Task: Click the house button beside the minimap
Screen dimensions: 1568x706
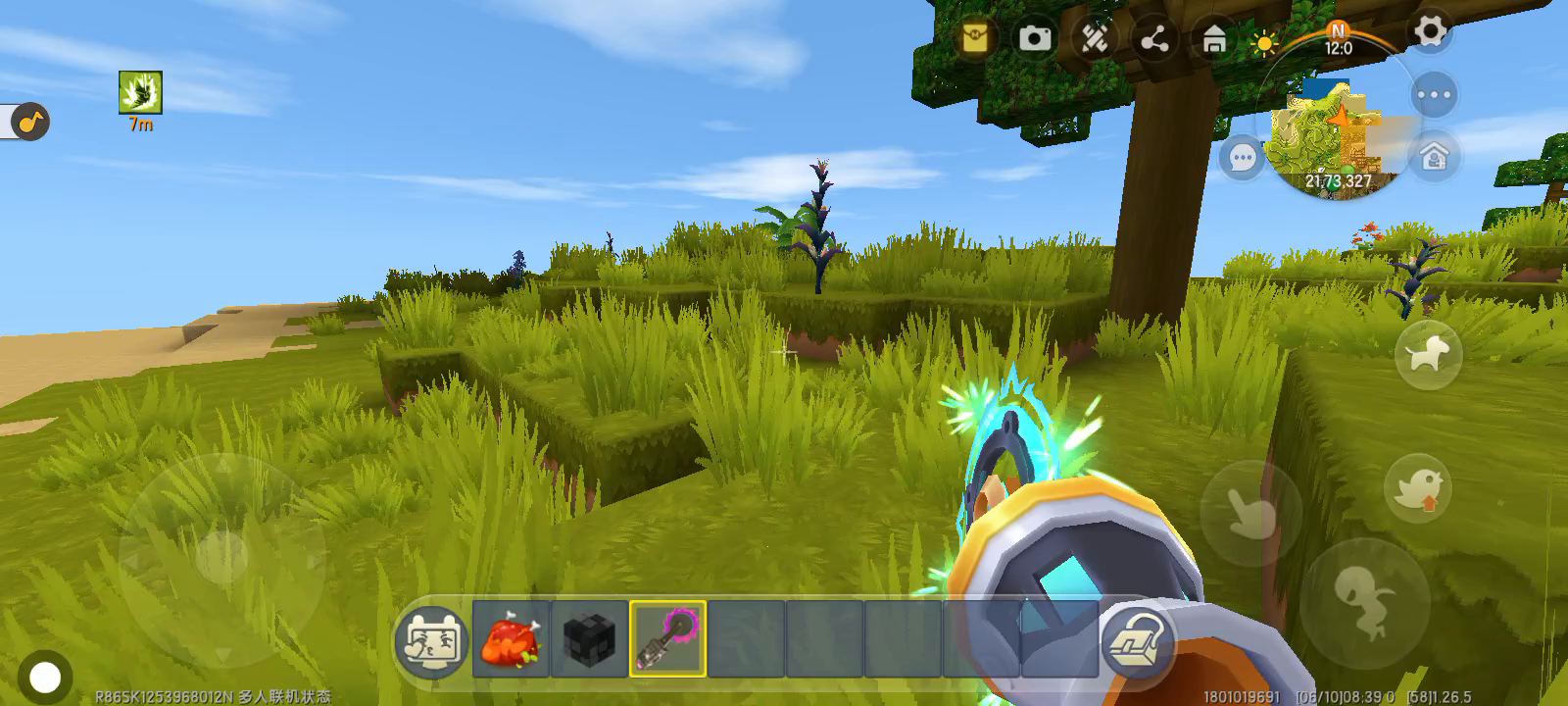Action: click(1435, 157)
